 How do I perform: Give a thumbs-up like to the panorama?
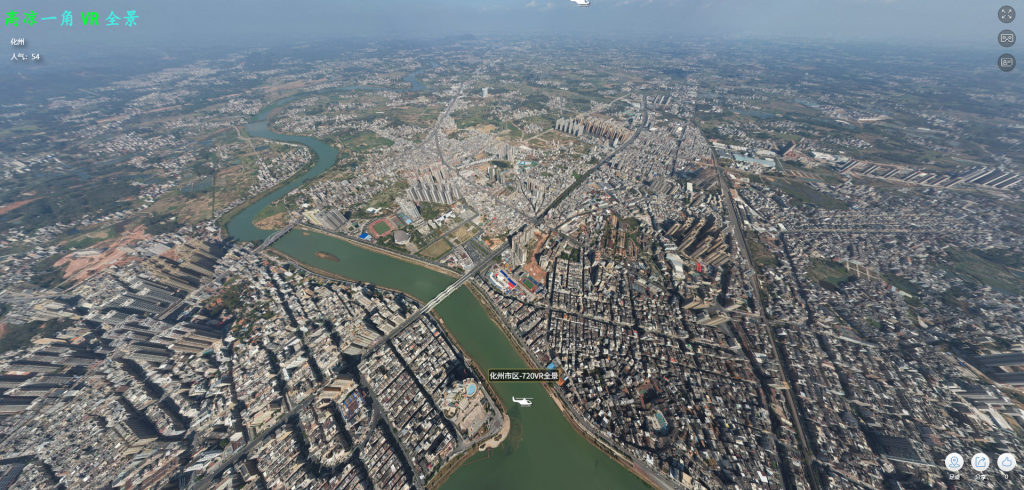[1006, 462]
